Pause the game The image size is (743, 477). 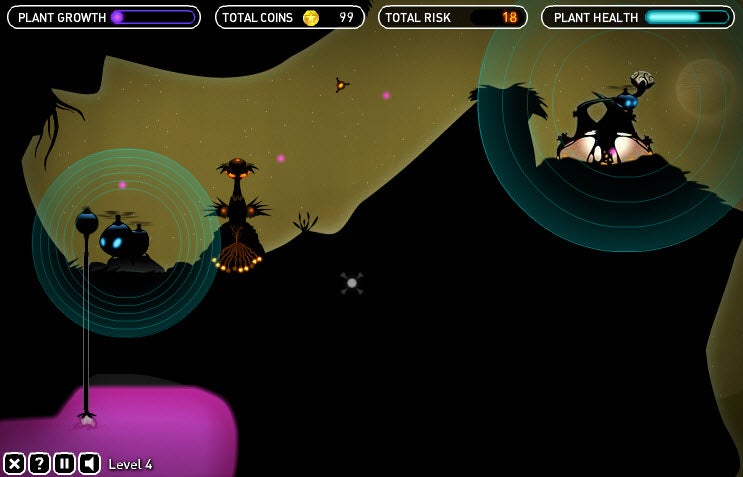click(x=64, y=463)
